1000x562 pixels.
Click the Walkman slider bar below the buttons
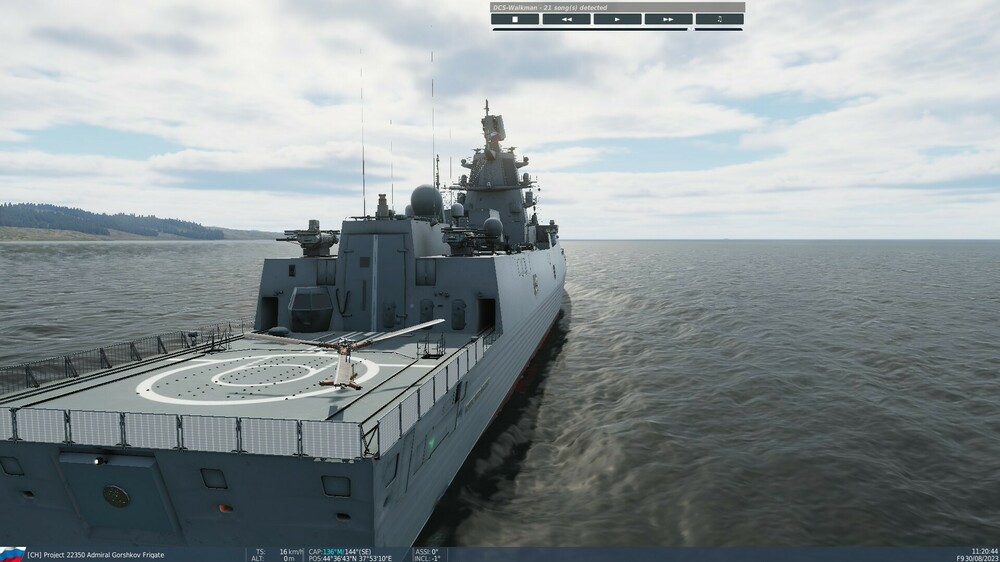(x=590, y=29)
